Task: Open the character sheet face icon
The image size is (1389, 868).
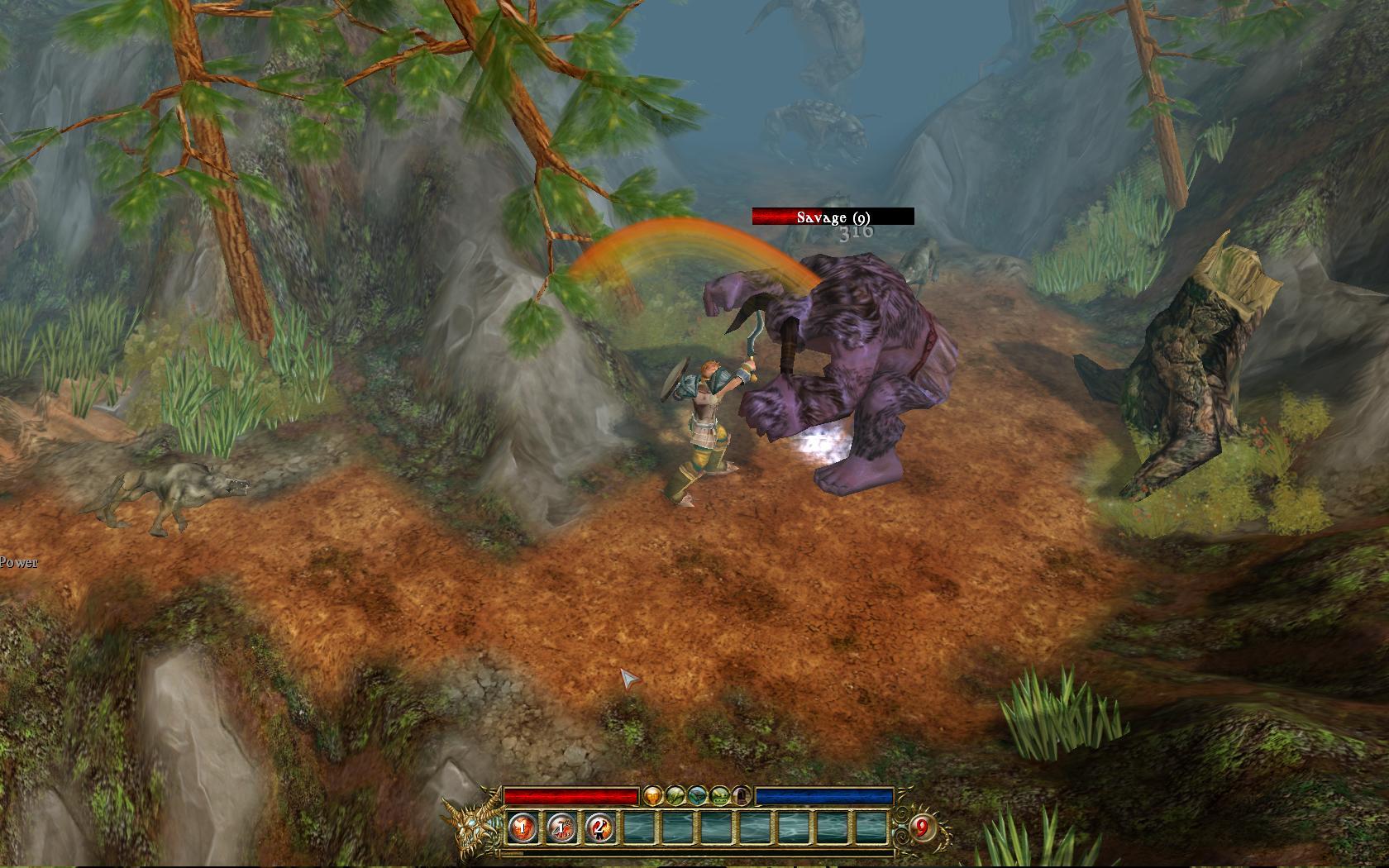Action: coord(652,796)
